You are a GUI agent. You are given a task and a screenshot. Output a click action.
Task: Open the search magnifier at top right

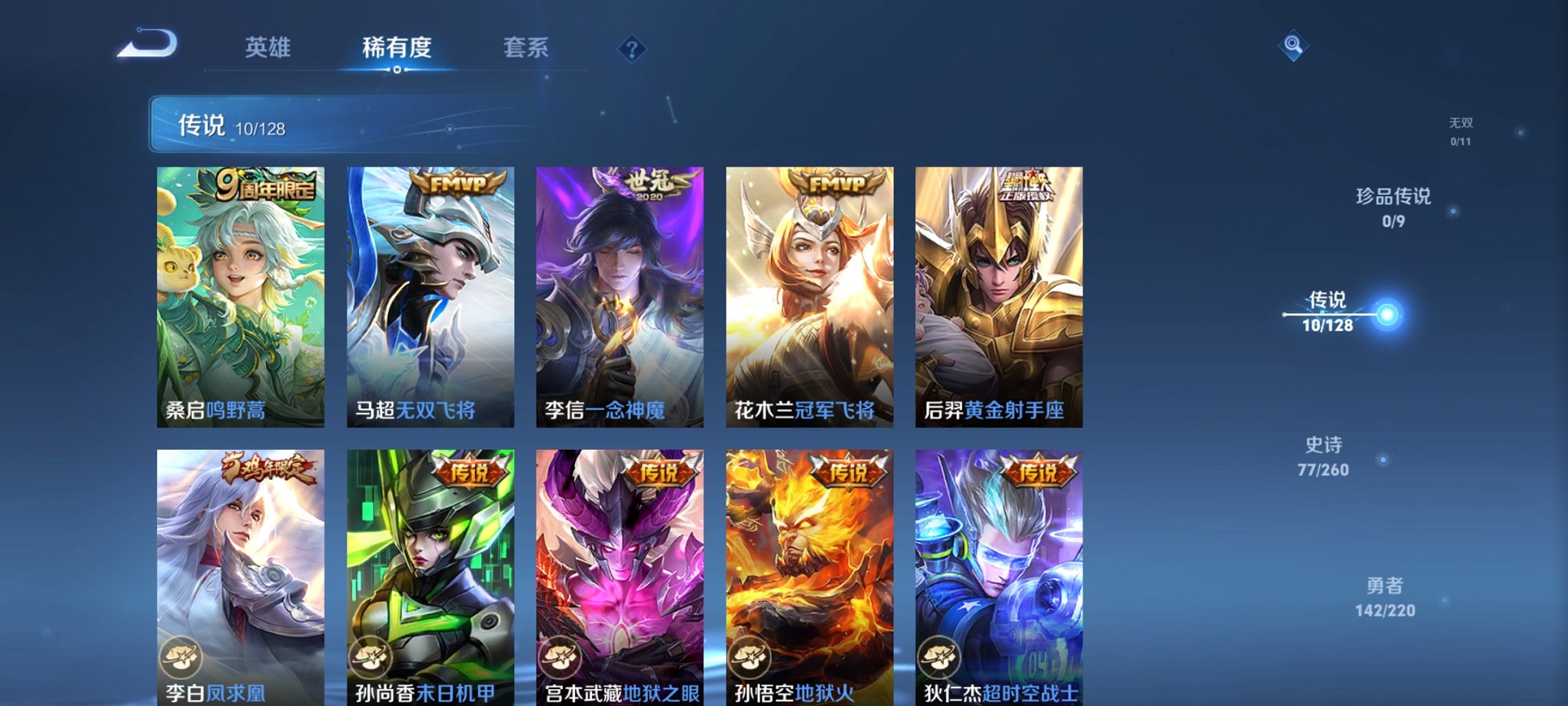1293,46
